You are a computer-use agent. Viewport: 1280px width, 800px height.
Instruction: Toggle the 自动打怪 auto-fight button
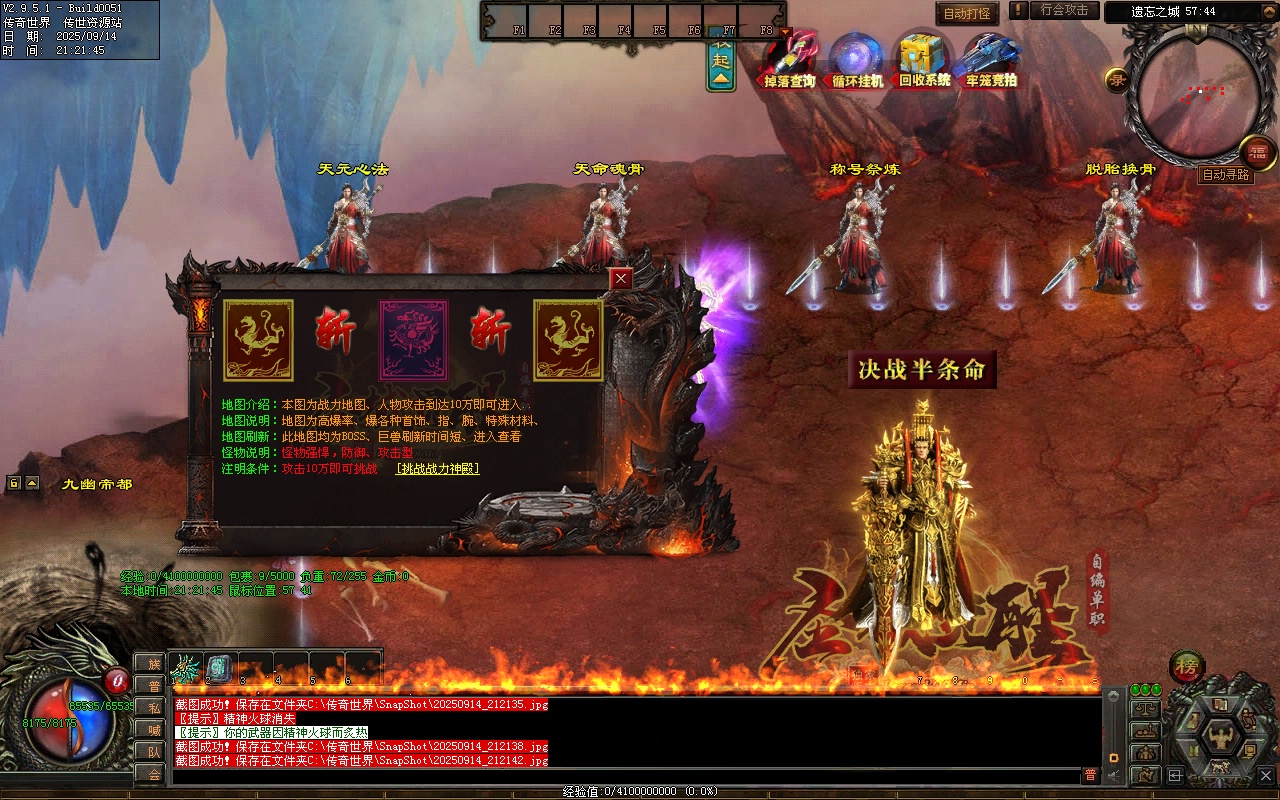[967, 14]
